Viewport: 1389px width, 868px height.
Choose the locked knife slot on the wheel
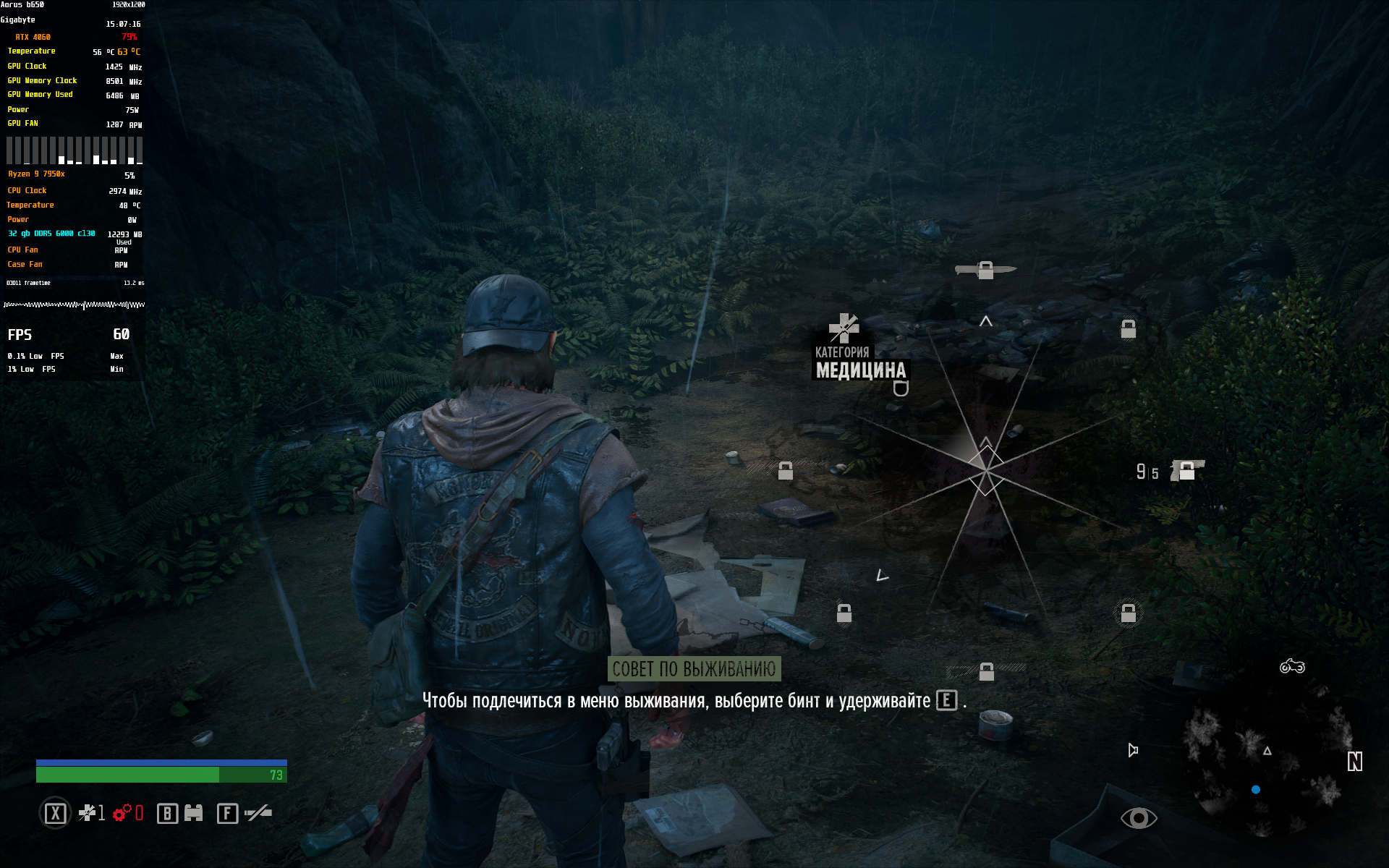click(985, 270)
